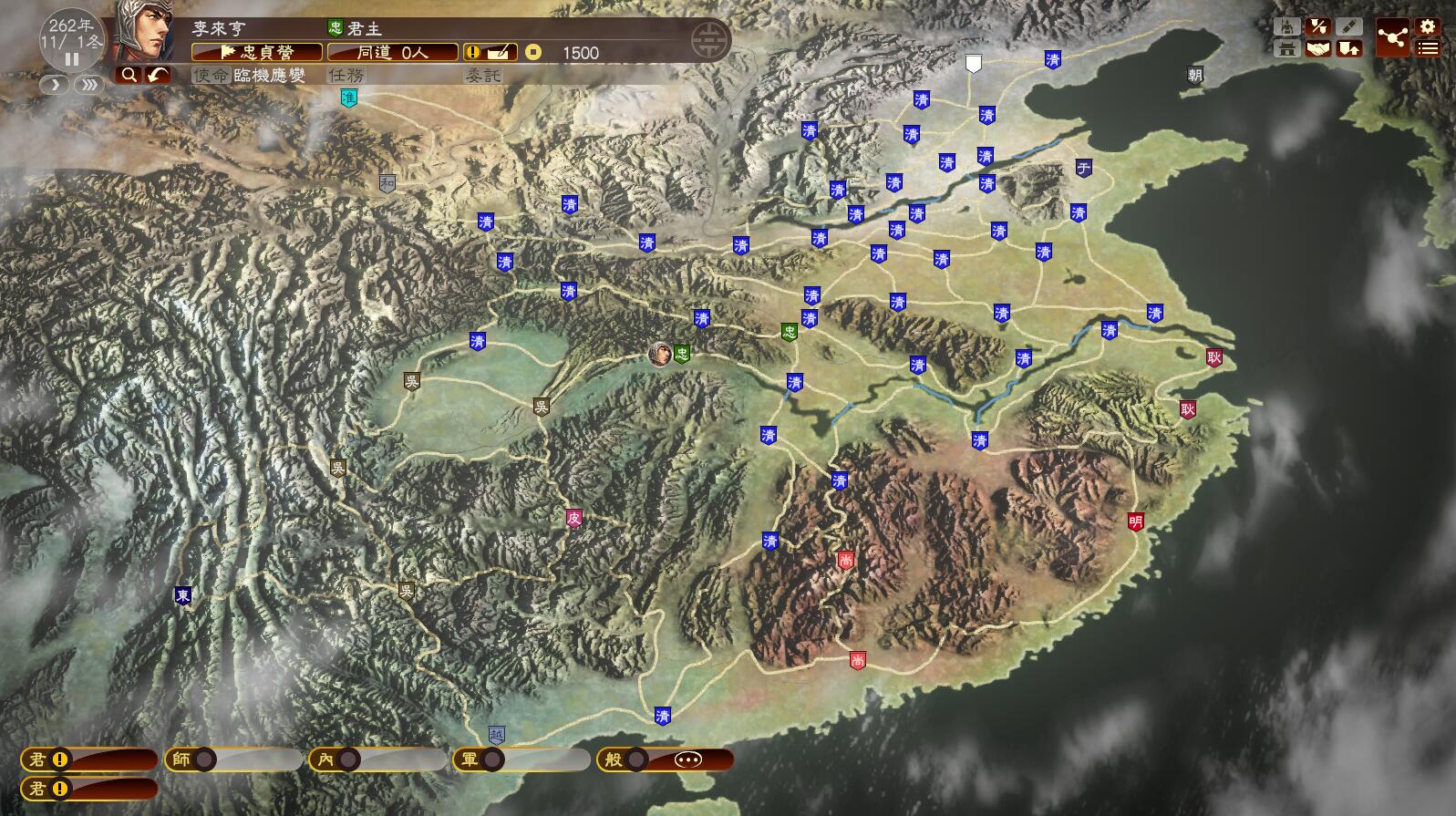Screen dimensions: 1456x816
Task: Open the handshake diplomacy icon
Action: pos(1317,48)
